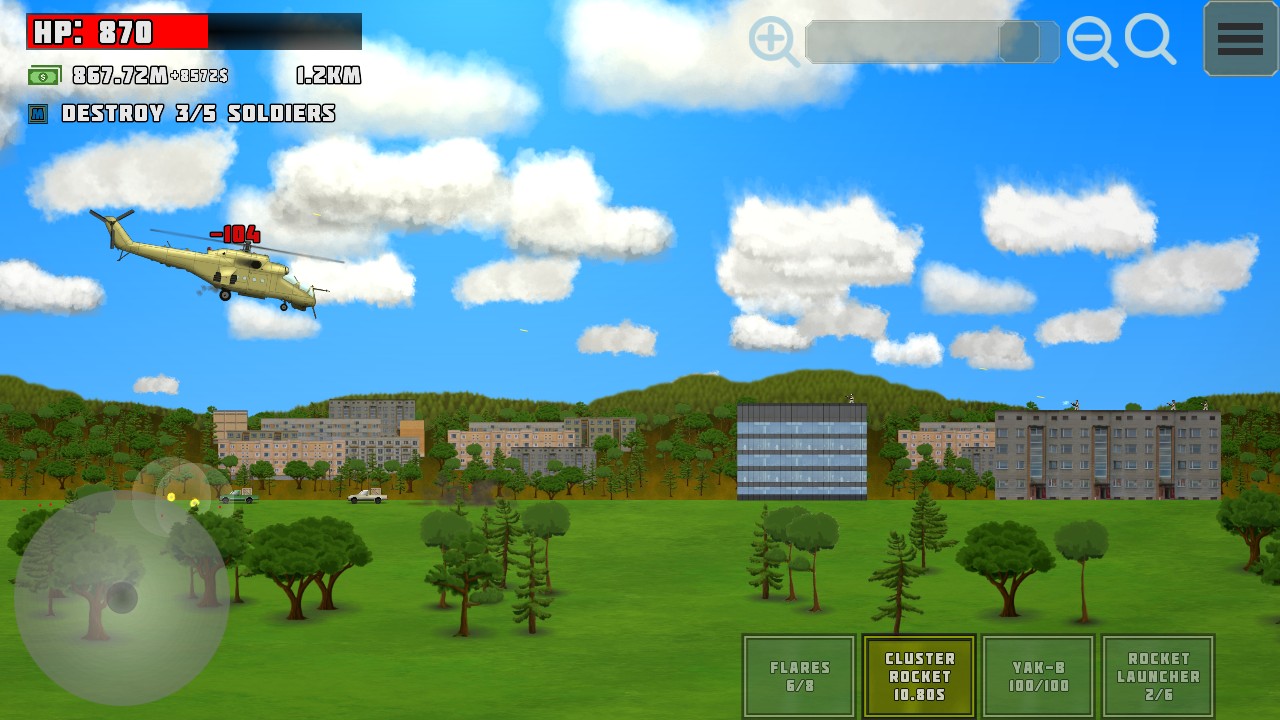
Task: Select the Cluster Rocket weapon
Action: pyautogui.click(x=919, y=676)
